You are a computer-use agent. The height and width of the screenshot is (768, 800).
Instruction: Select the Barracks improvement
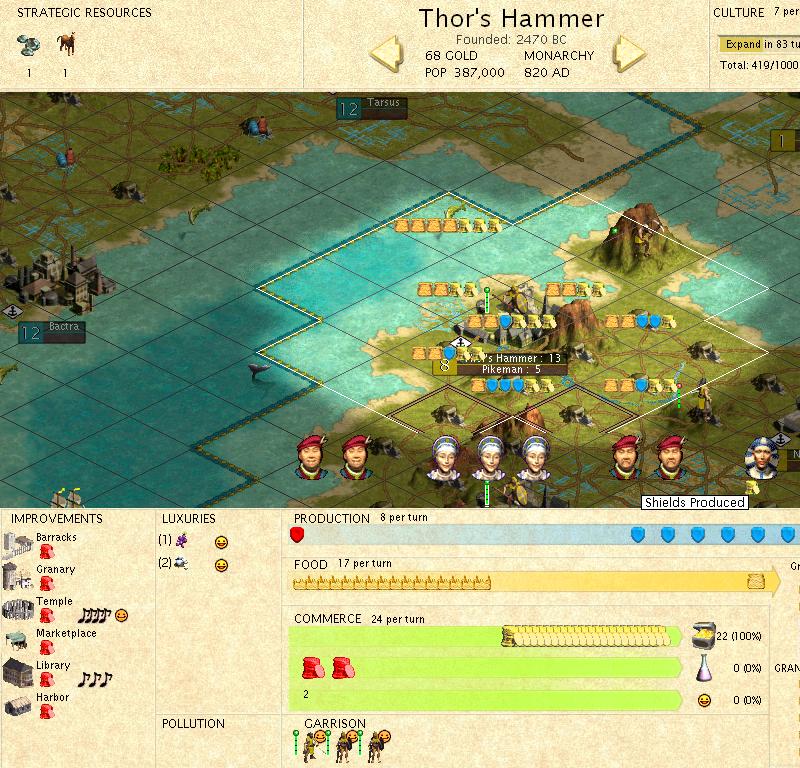pyautogui.click(x=55, y=538)
